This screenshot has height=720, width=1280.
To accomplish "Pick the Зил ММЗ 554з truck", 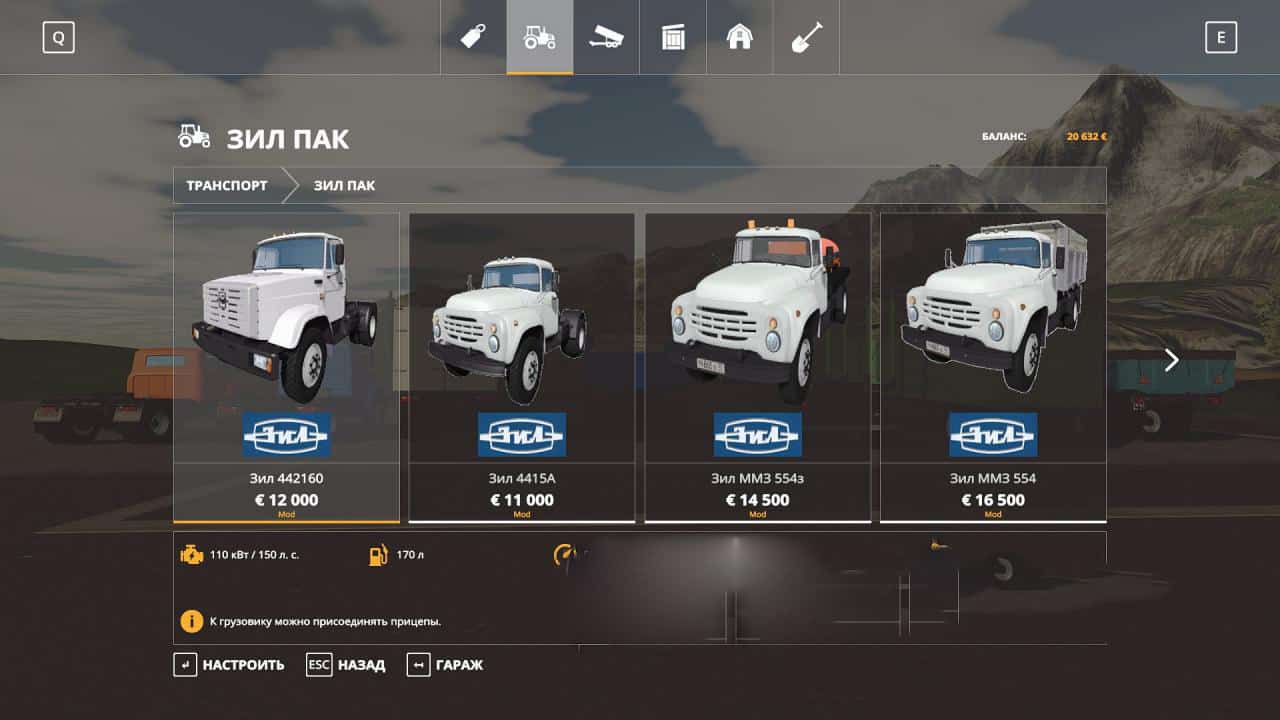I will [757, 366].
